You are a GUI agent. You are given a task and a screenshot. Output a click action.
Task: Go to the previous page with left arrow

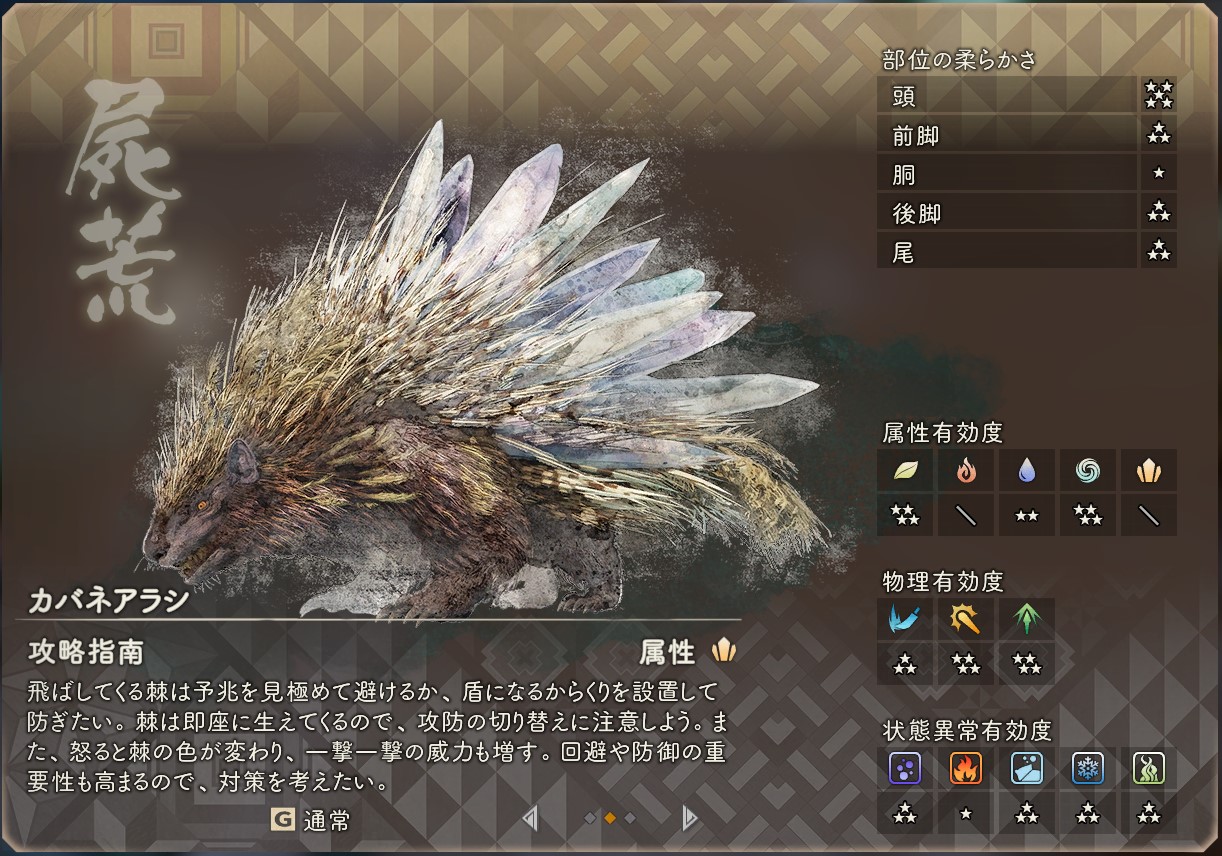[x=530, y=819]
